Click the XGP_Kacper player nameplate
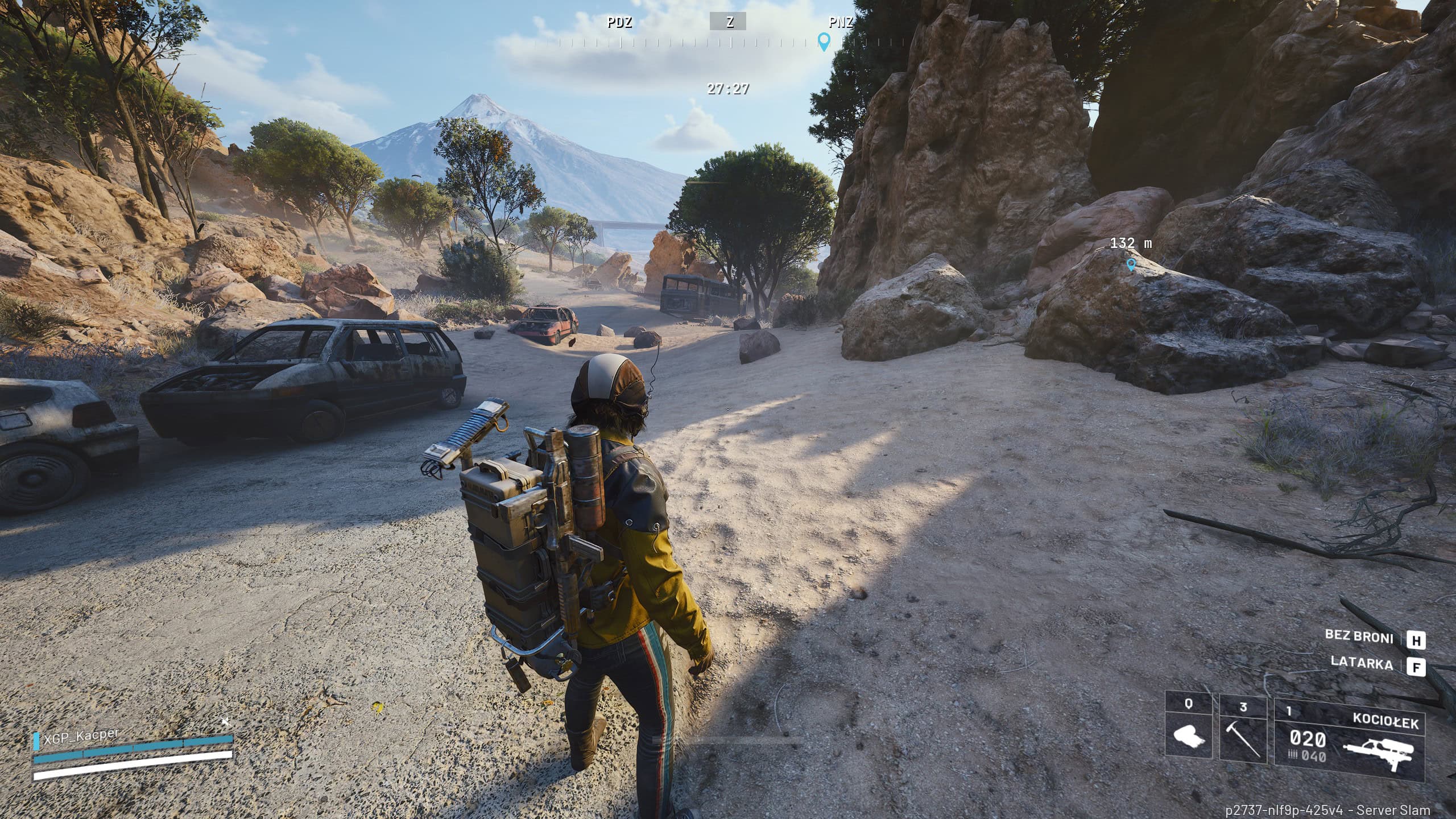Screen dimensions: 1456x819 pyautogui.click(x=76, y=737)
